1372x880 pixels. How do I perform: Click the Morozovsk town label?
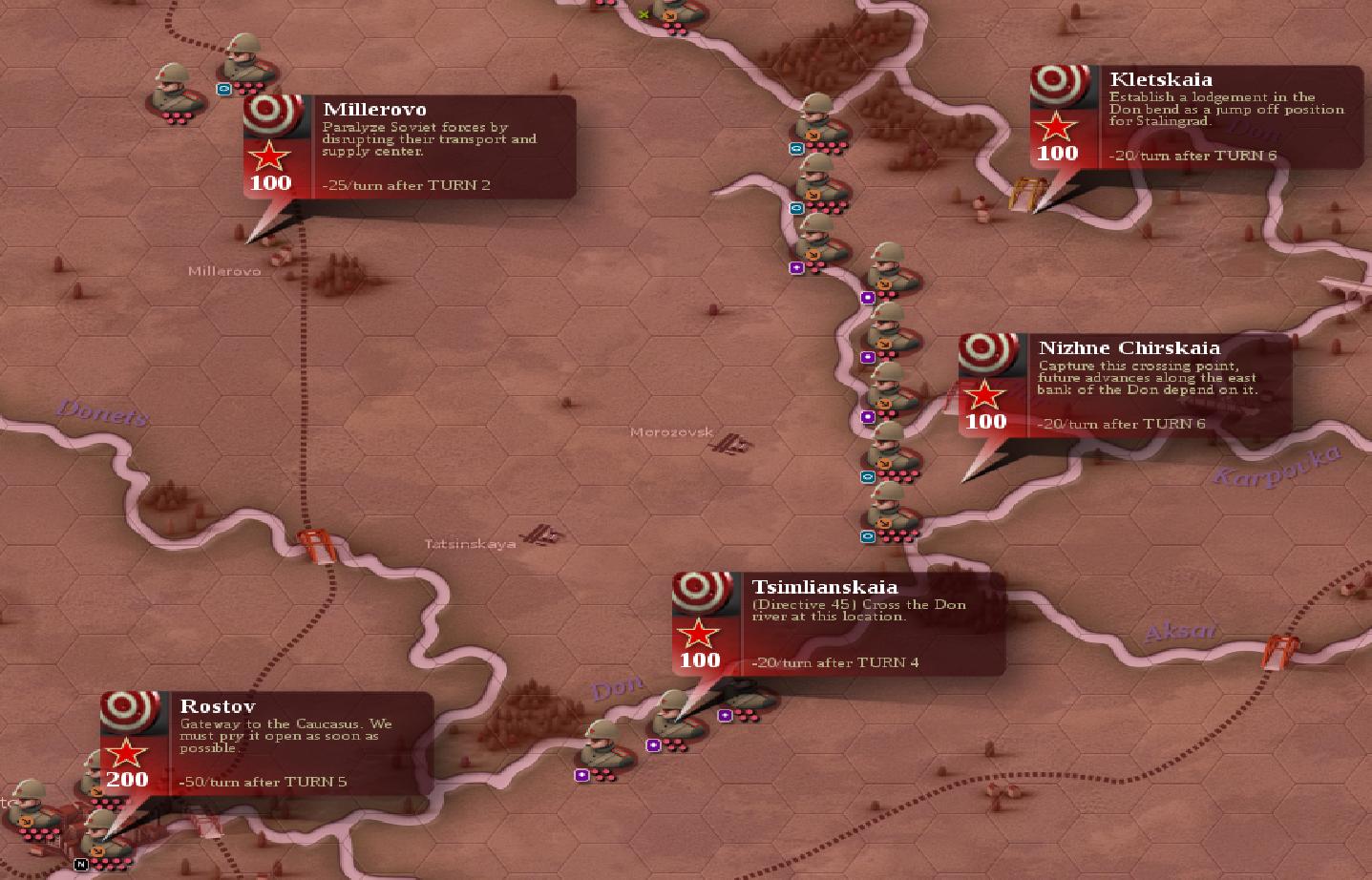coord(672,431)
